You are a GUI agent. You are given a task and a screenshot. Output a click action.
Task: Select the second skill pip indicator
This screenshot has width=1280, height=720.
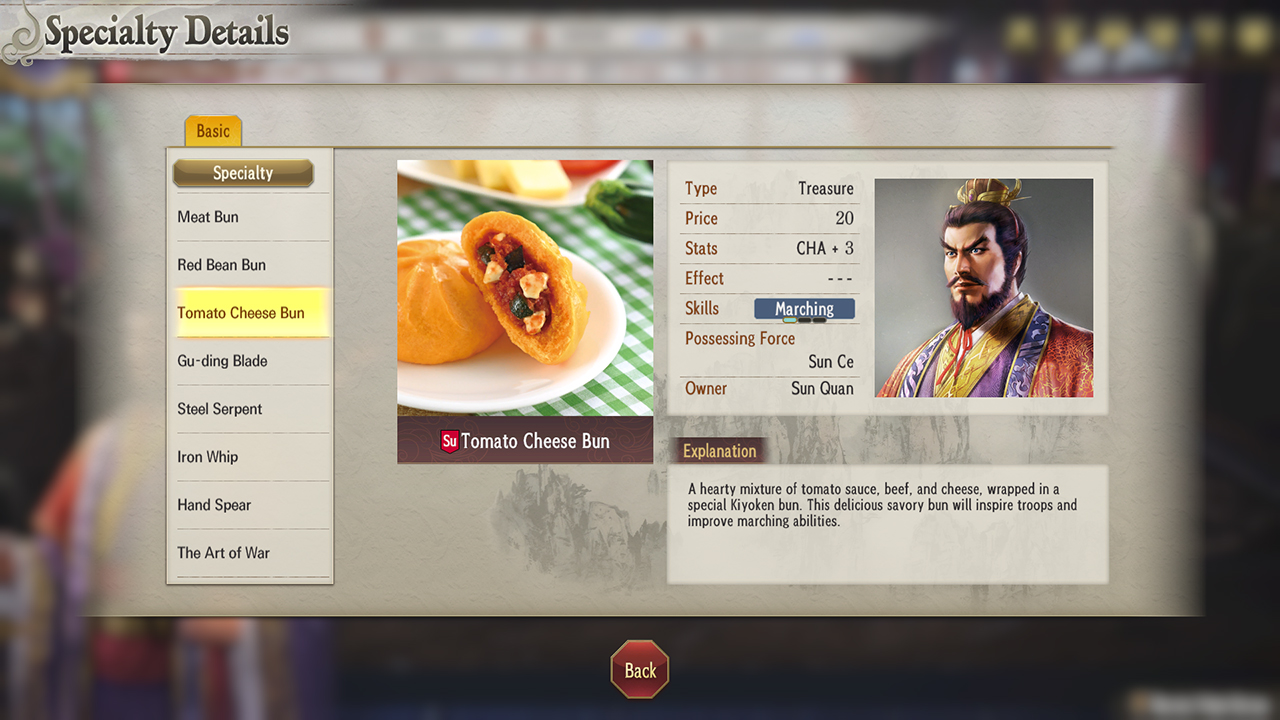click(x=804, y=320)
